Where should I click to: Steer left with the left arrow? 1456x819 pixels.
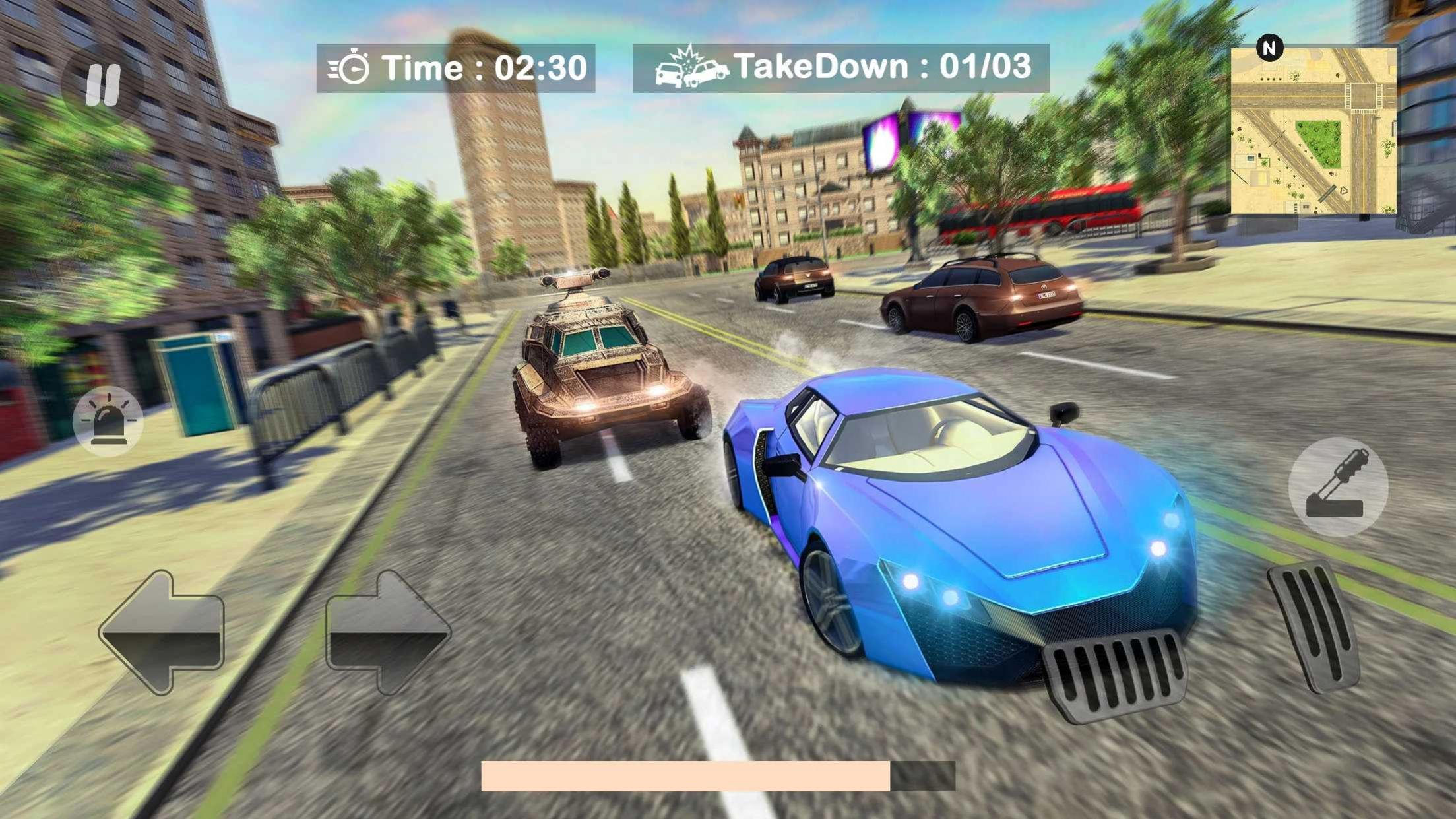coord(162,632)
